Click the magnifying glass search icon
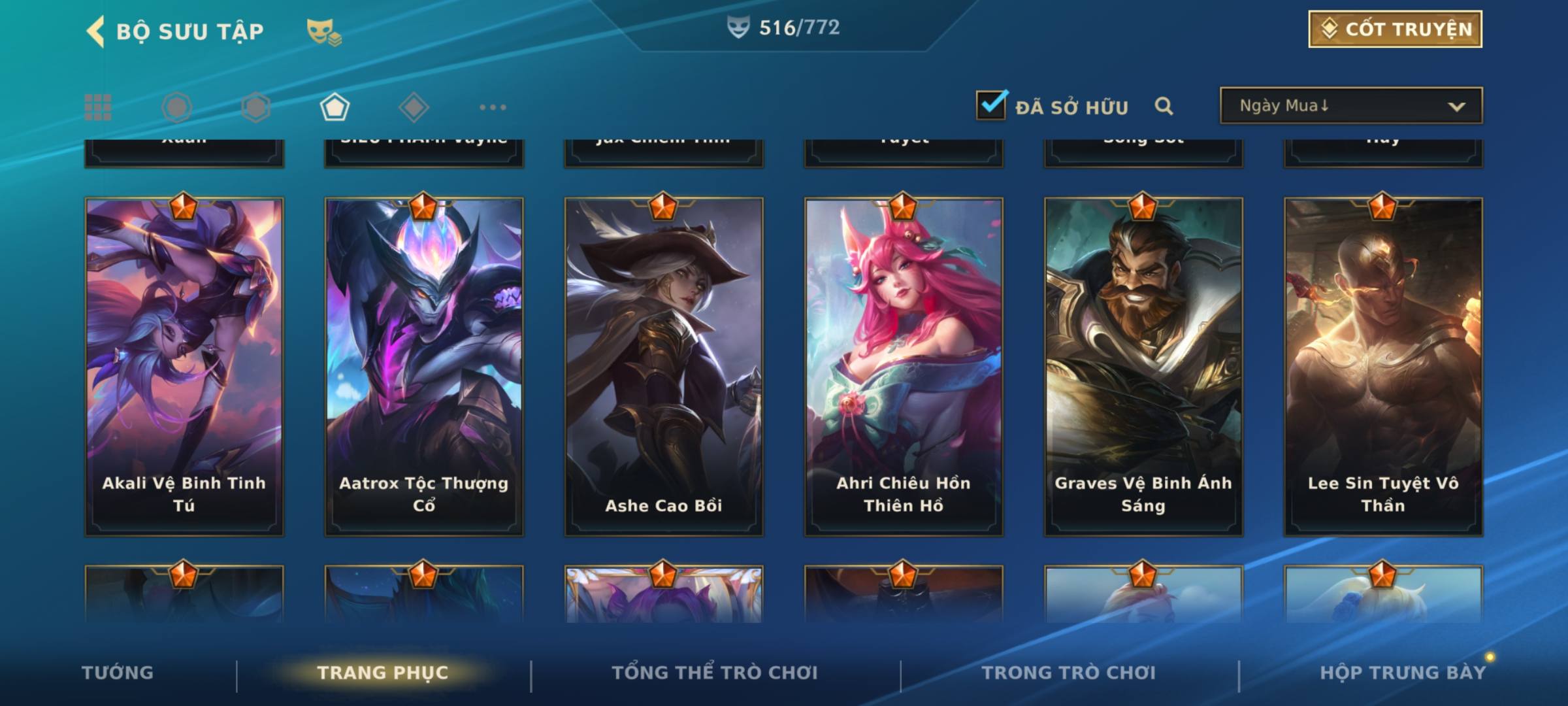The image size is (1568, 706). coord(1164,106)
